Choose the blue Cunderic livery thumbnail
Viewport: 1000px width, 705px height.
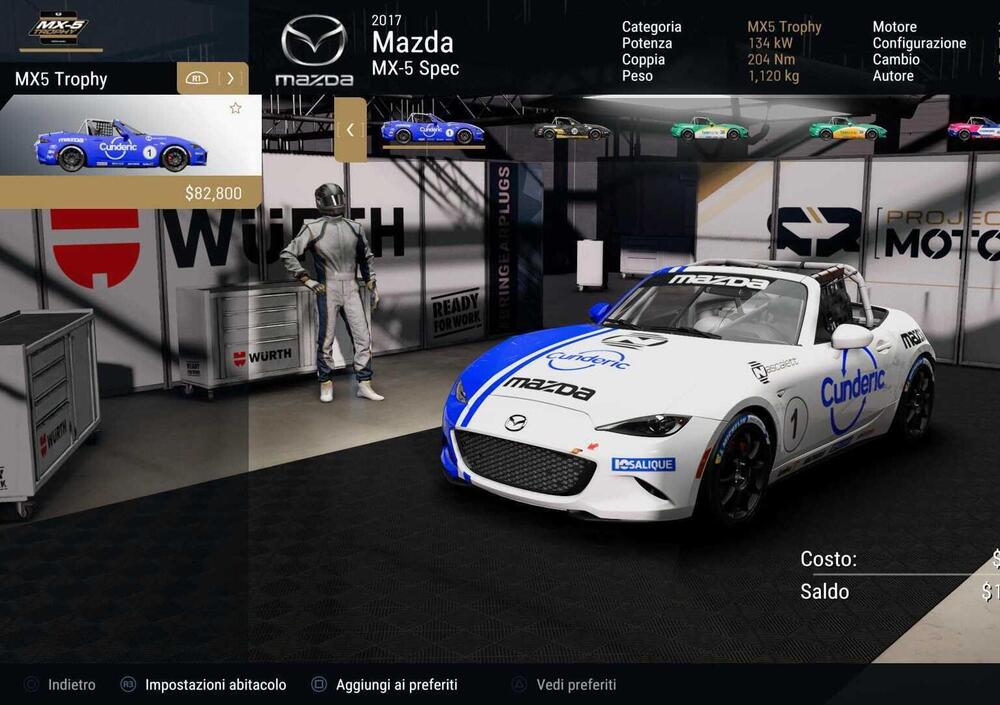click(432, 129)
